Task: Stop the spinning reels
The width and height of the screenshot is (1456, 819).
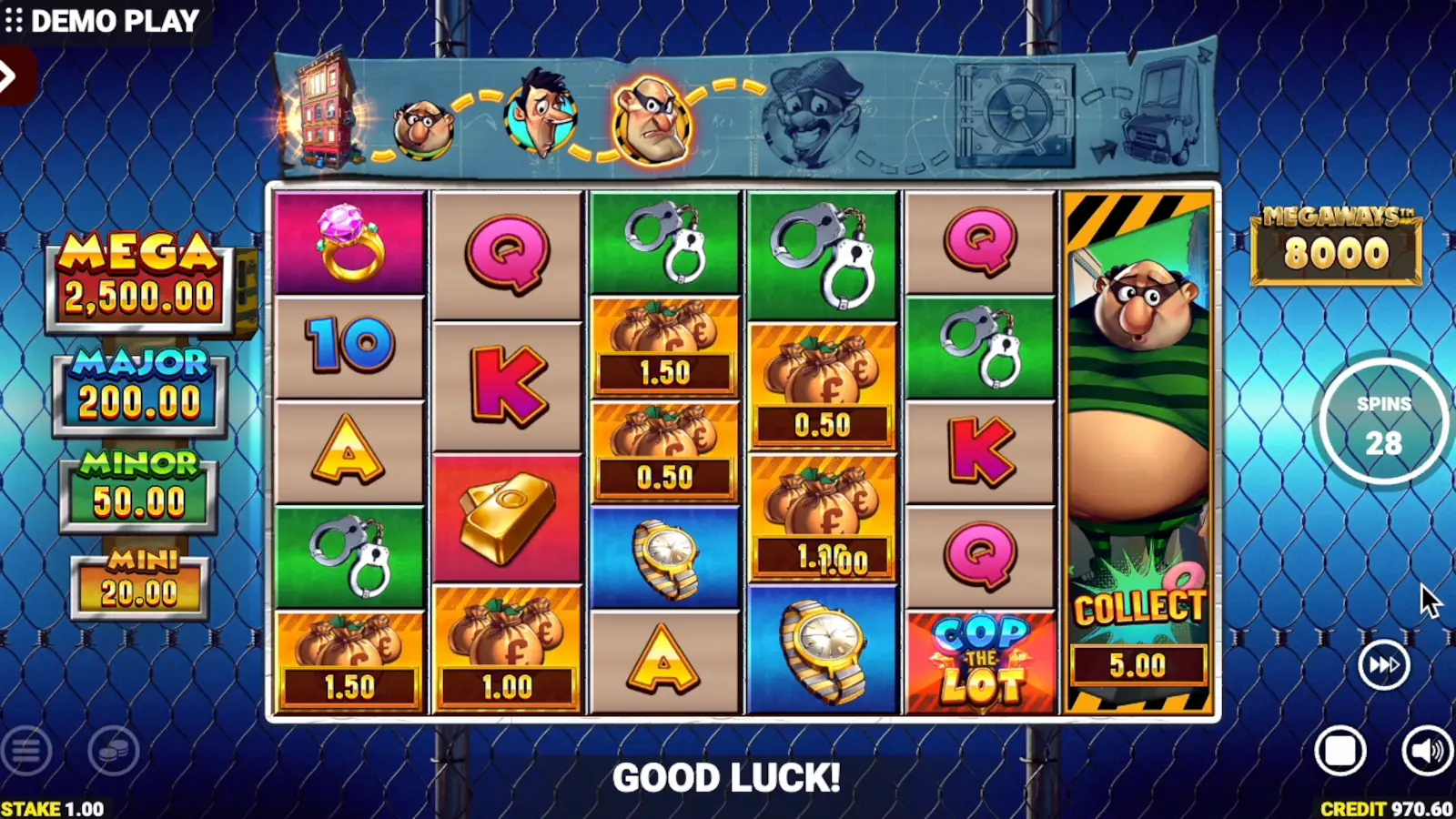Action: click(x=1340, y=752)
